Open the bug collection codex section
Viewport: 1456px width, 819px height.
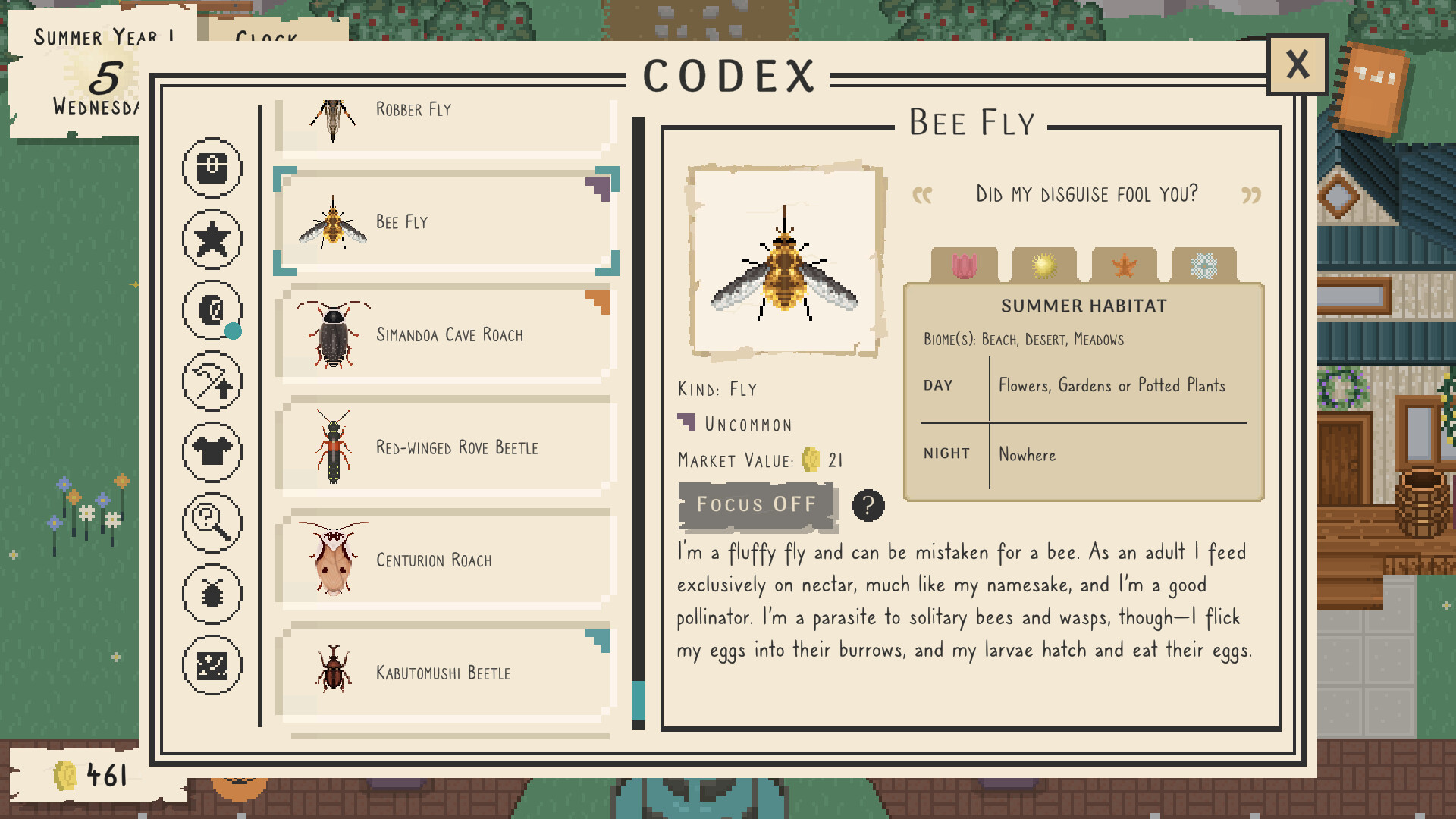click(x=212, y=593)
